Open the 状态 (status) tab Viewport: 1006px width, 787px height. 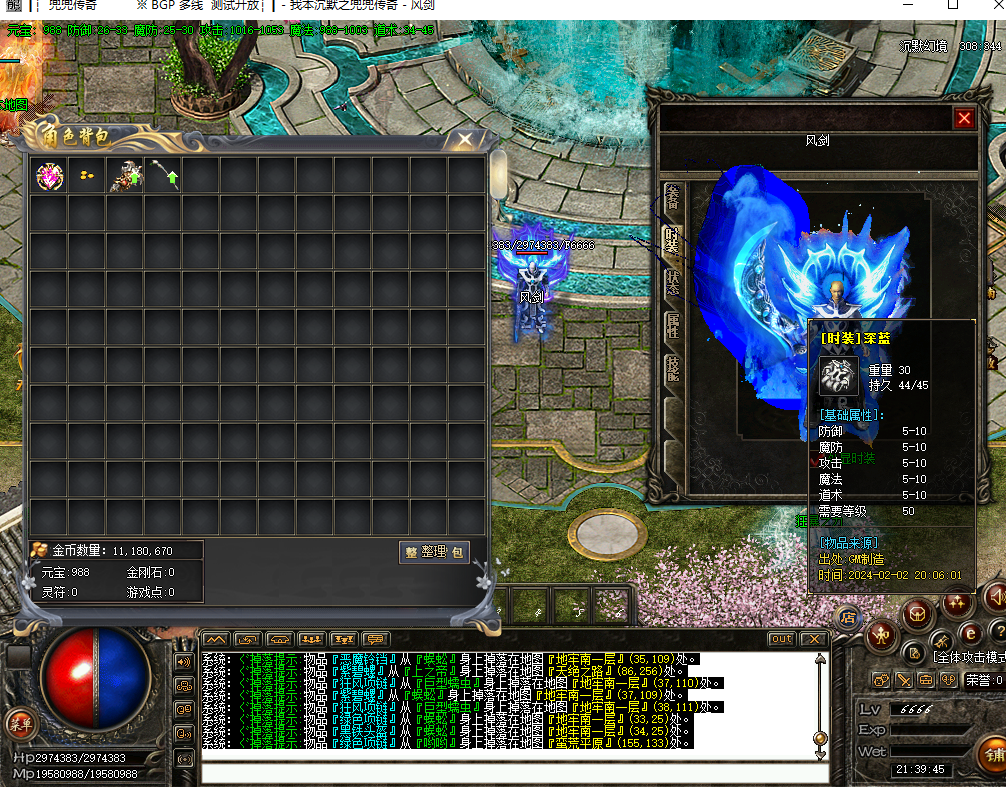coord(673,283)
